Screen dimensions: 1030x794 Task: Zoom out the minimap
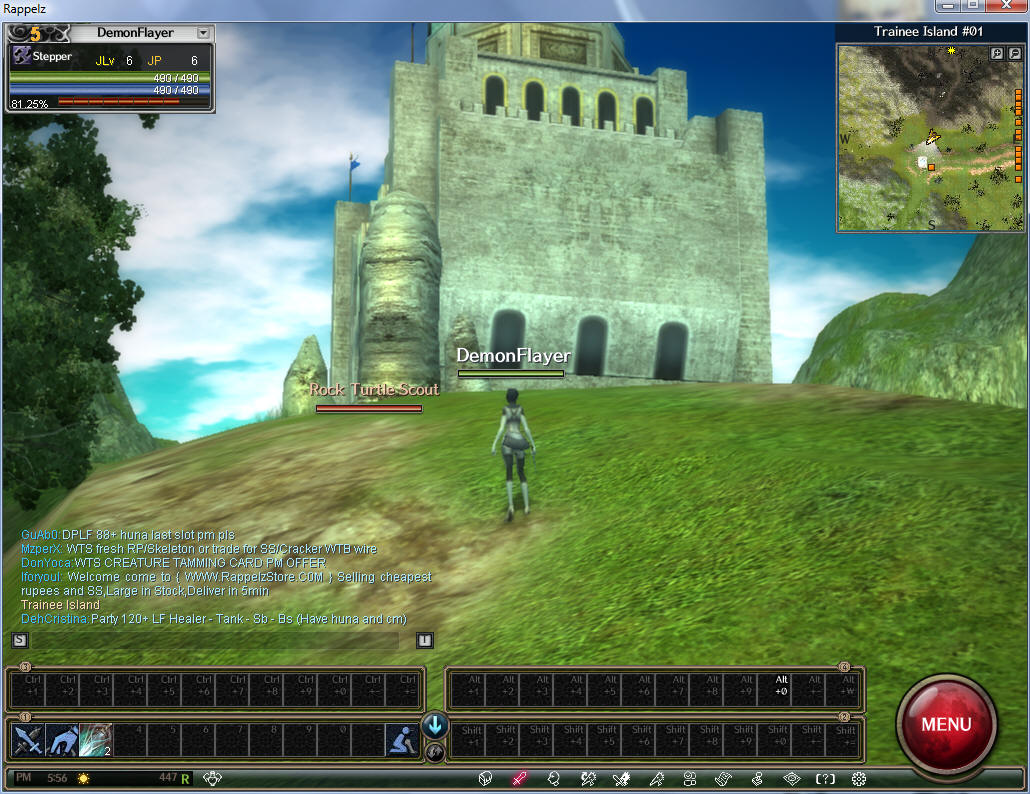(1013, 54)
